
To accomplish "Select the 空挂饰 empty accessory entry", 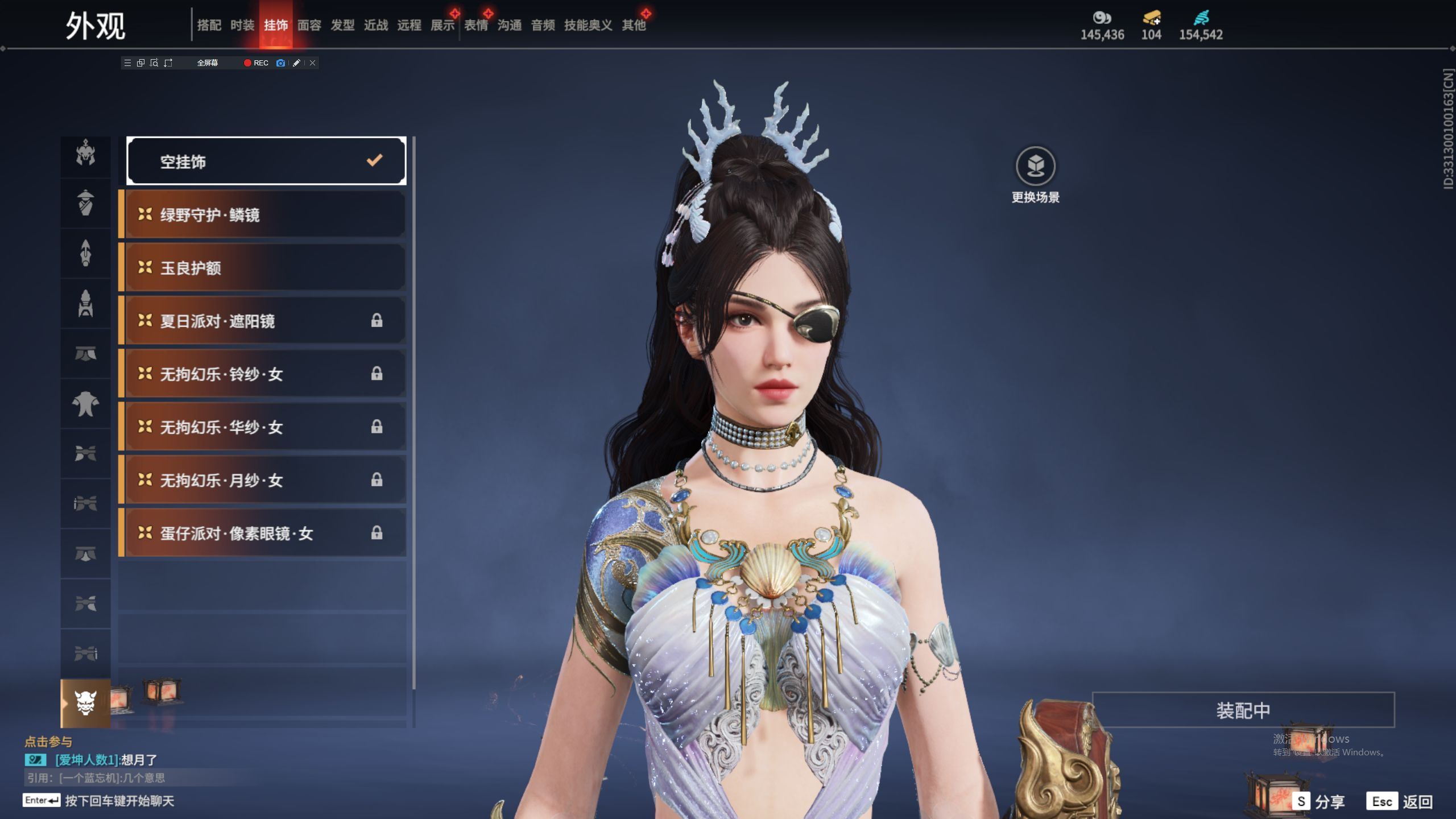I will coord(266,162).
